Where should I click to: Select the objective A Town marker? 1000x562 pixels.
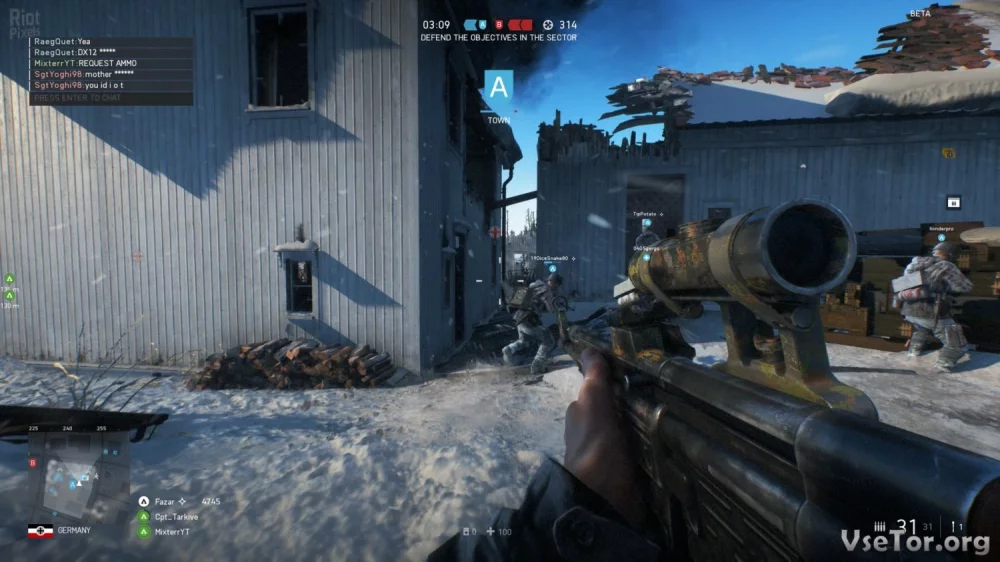point(499,88)
